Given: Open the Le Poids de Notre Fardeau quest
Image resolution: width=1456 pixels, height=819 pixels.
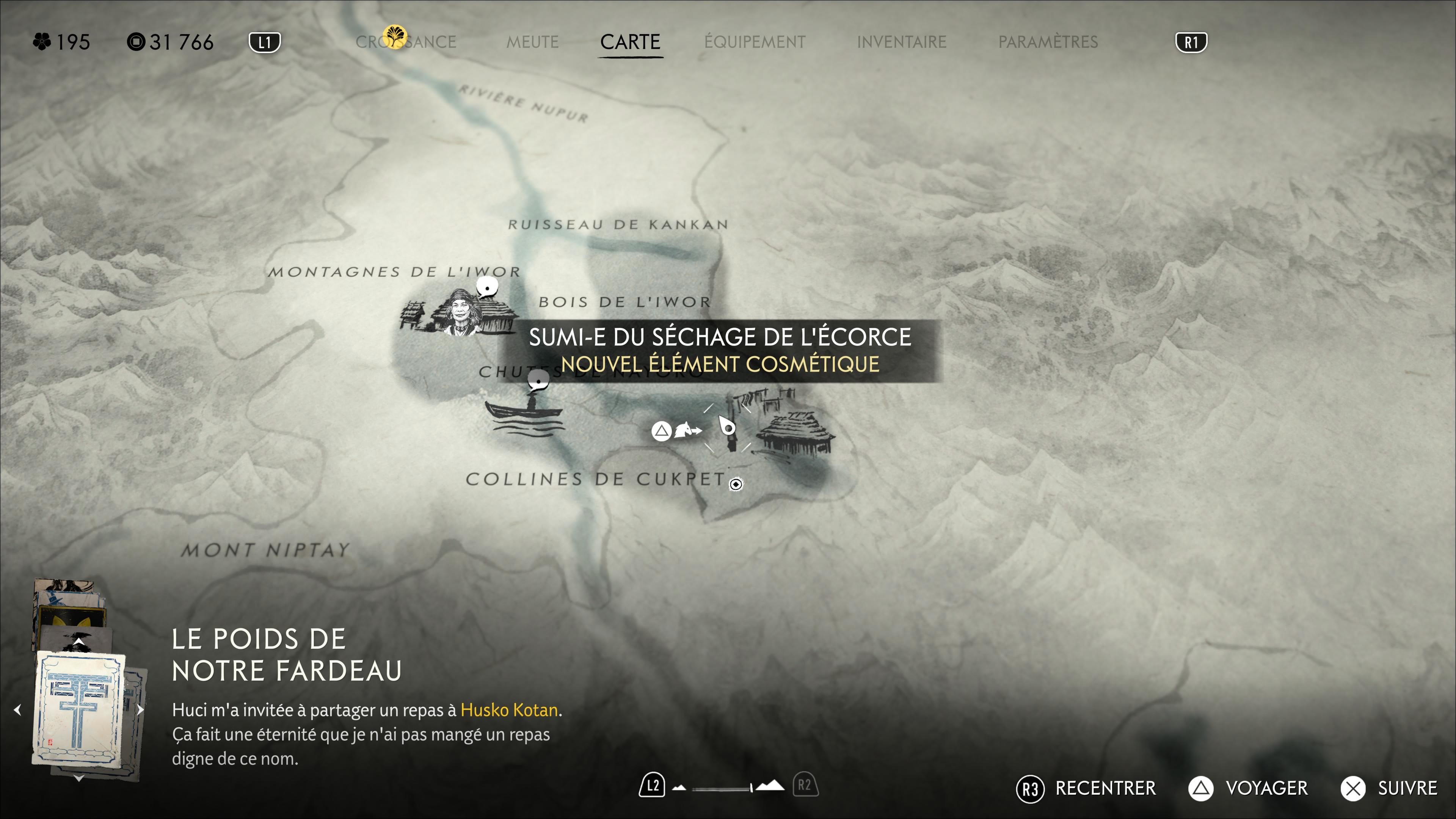Looking at the screenshot, I should [x=287, y=655].
